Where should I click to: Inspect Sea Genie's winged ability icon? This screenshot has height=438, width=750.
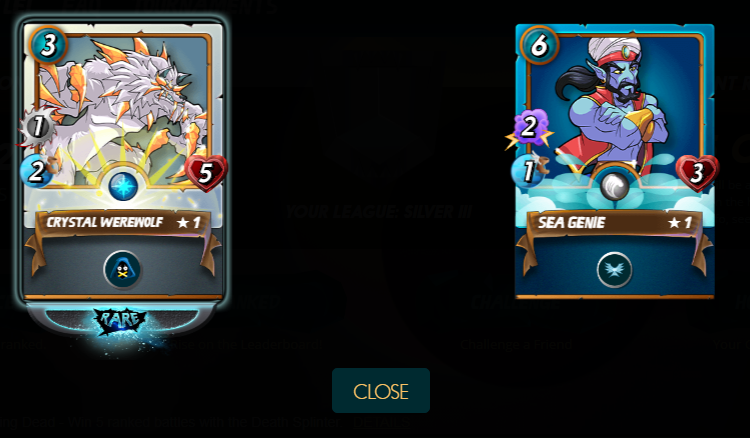pyautogui.click(x=614, y=269)
